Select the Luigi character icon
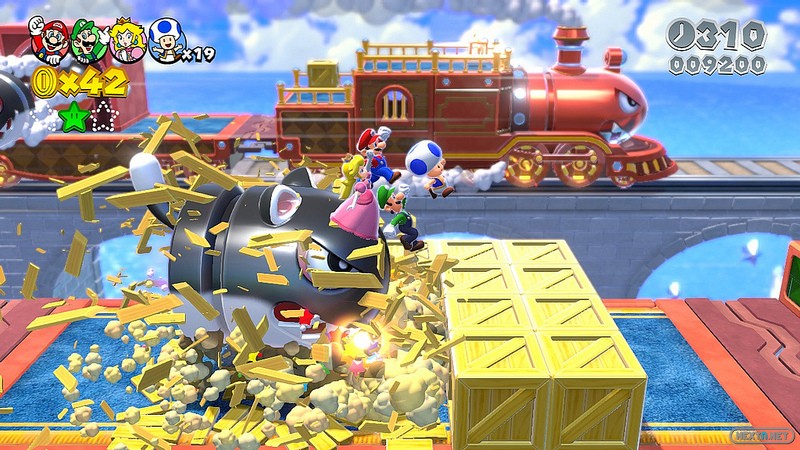This screenshot has height=450, width=800. coord(86,40)
